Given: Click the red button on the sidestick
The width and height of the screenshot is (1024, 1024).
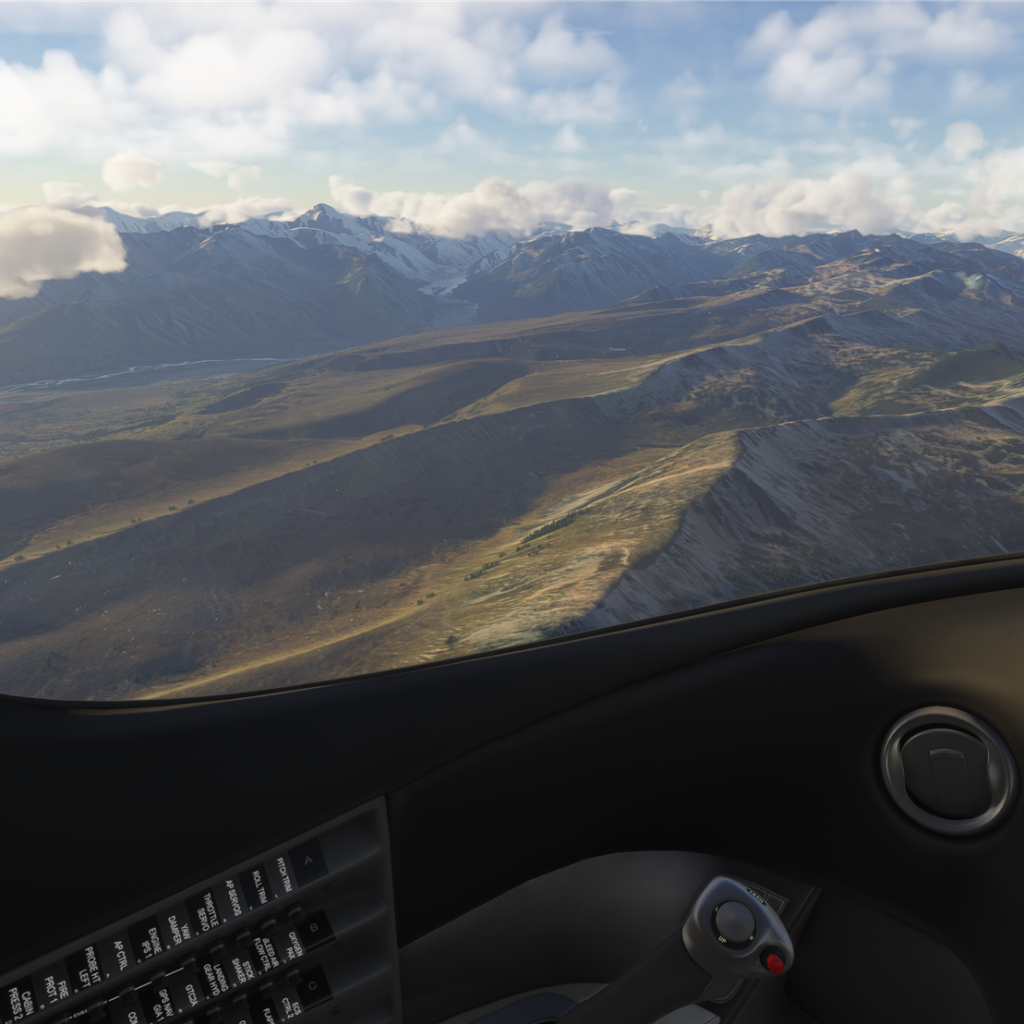Looking at the screenshot, I should point(773,963).
